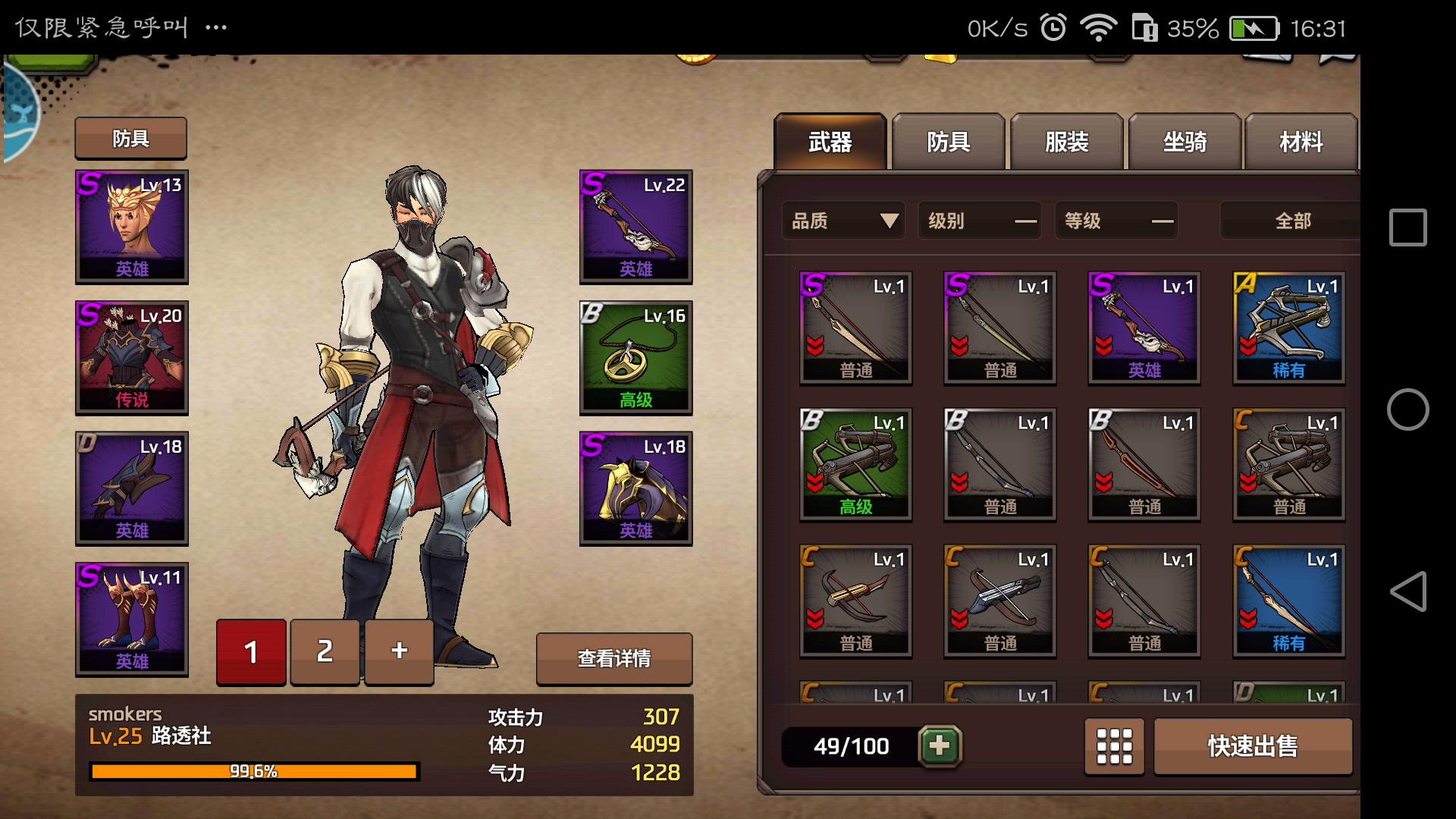Expand inventory capacity with green plus button
This screenshot has height=819, width=1456.
940,746
